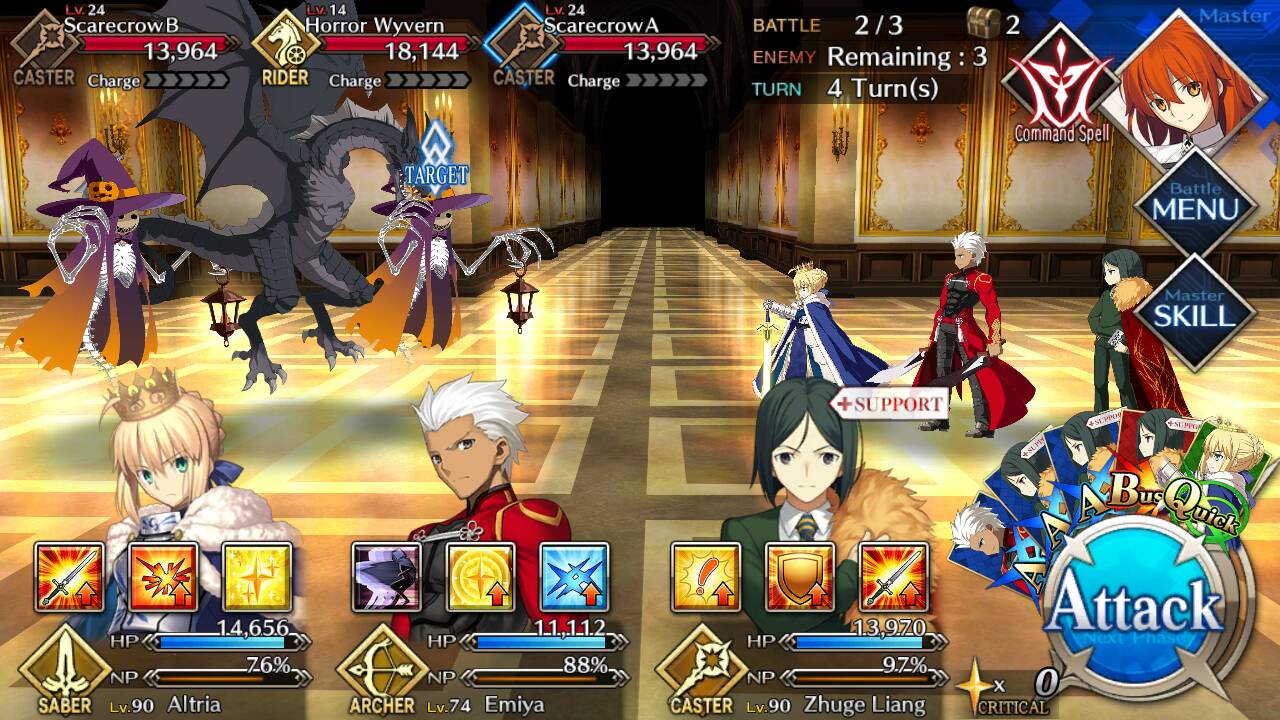
Task: Use Emiya's blue star skill
Action: [x=574, y=577]
